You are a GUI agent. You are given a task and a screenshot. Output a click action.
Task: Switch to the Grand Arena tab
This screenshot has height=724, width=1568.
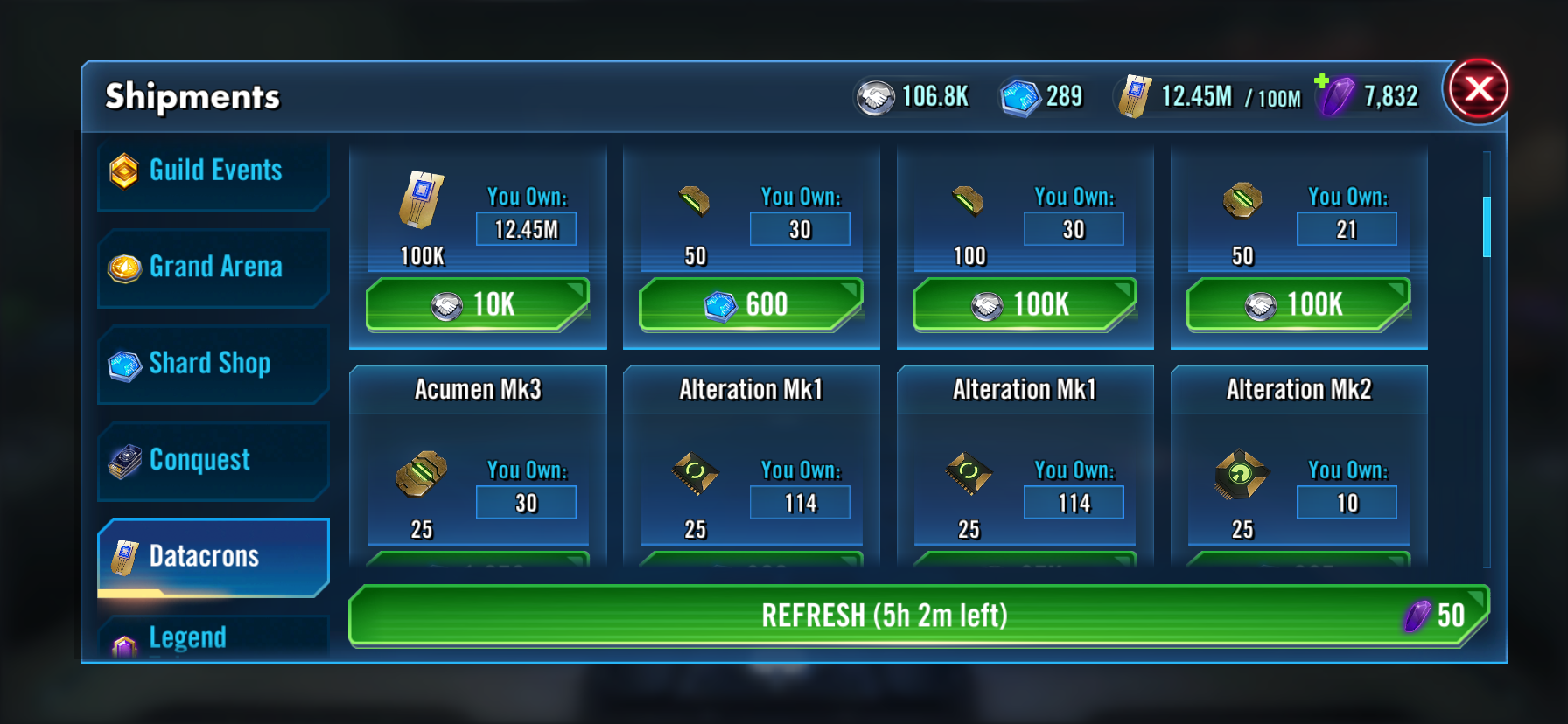(x=213, y=267)
